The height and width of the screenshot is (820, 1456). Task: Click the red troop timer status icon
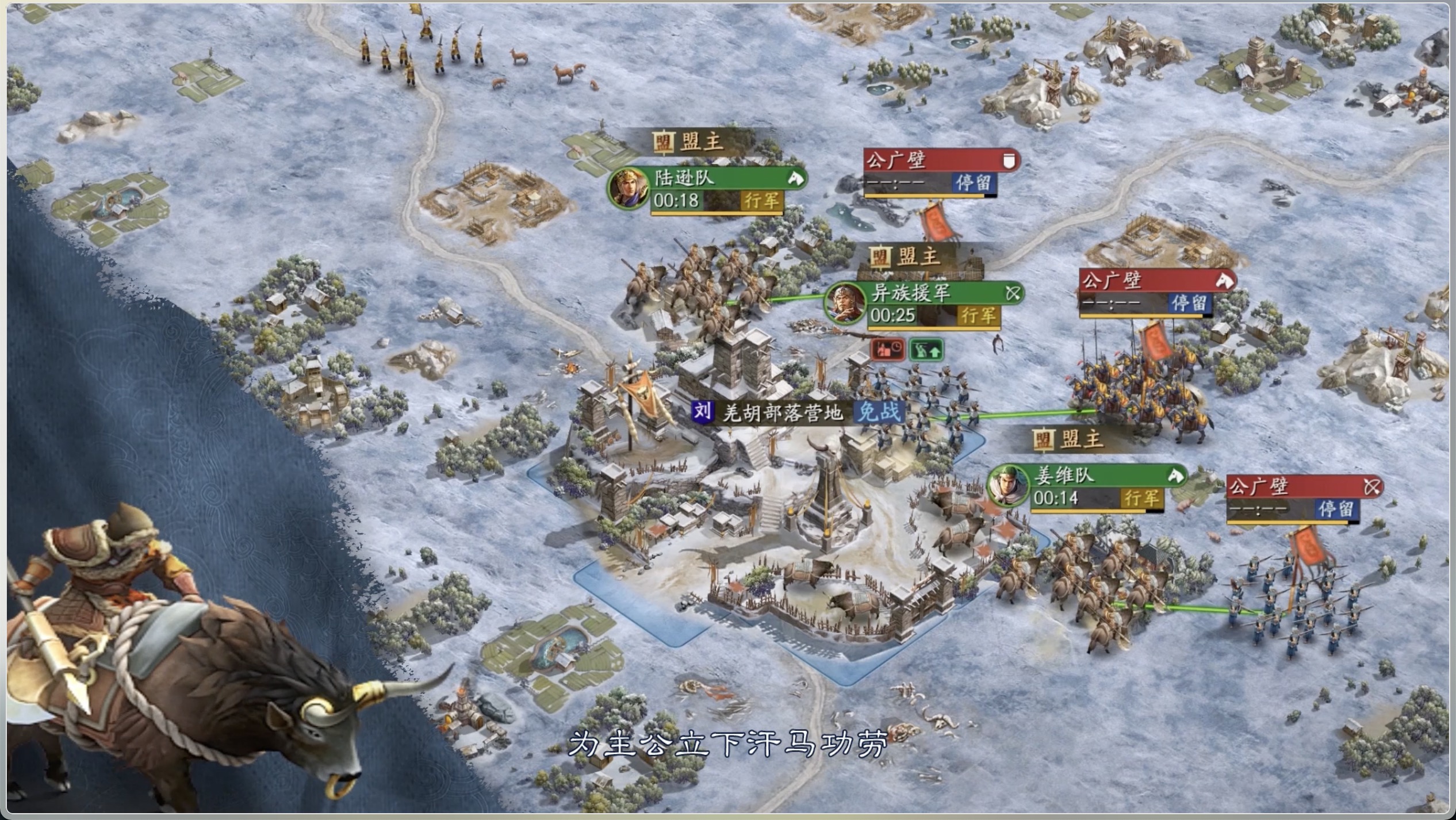(x=888, y=349)
